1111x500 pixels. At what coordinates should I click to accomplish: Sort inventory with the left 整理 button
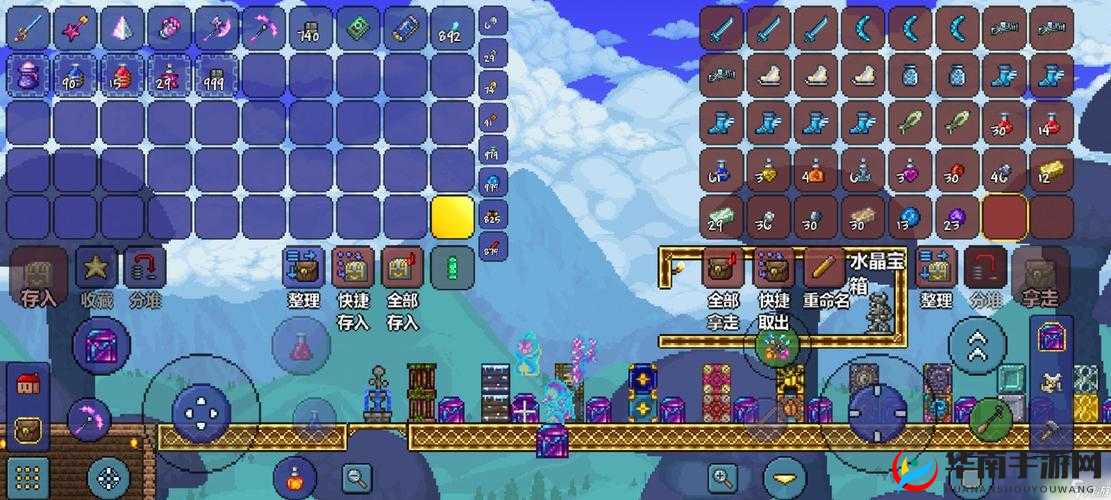[x=303, y=268]
